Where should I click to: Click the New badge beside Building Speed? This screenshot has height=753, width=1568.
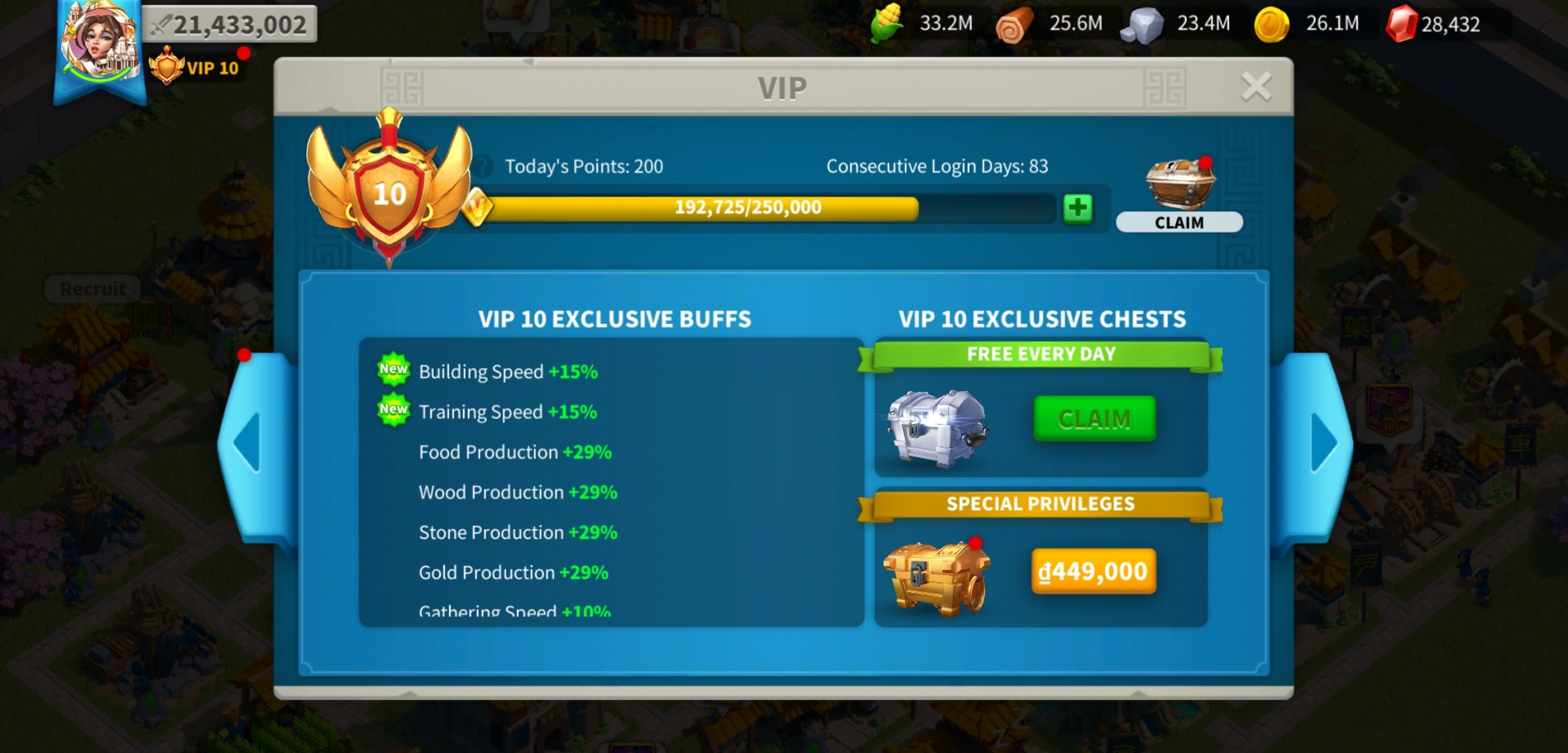[x=393, y=370]
